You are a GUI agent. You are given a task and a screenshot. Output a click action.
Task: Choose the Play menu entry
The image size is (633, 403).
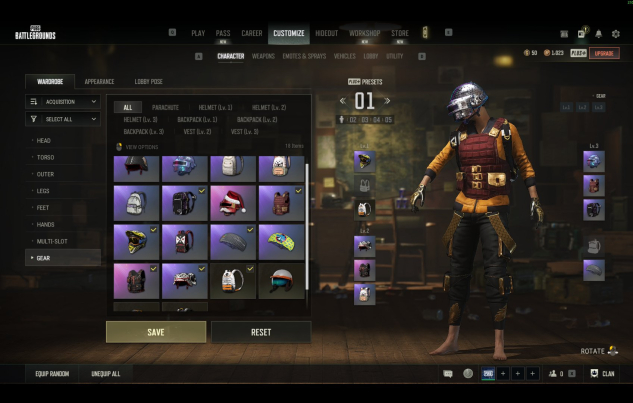(x=198, y=33)
